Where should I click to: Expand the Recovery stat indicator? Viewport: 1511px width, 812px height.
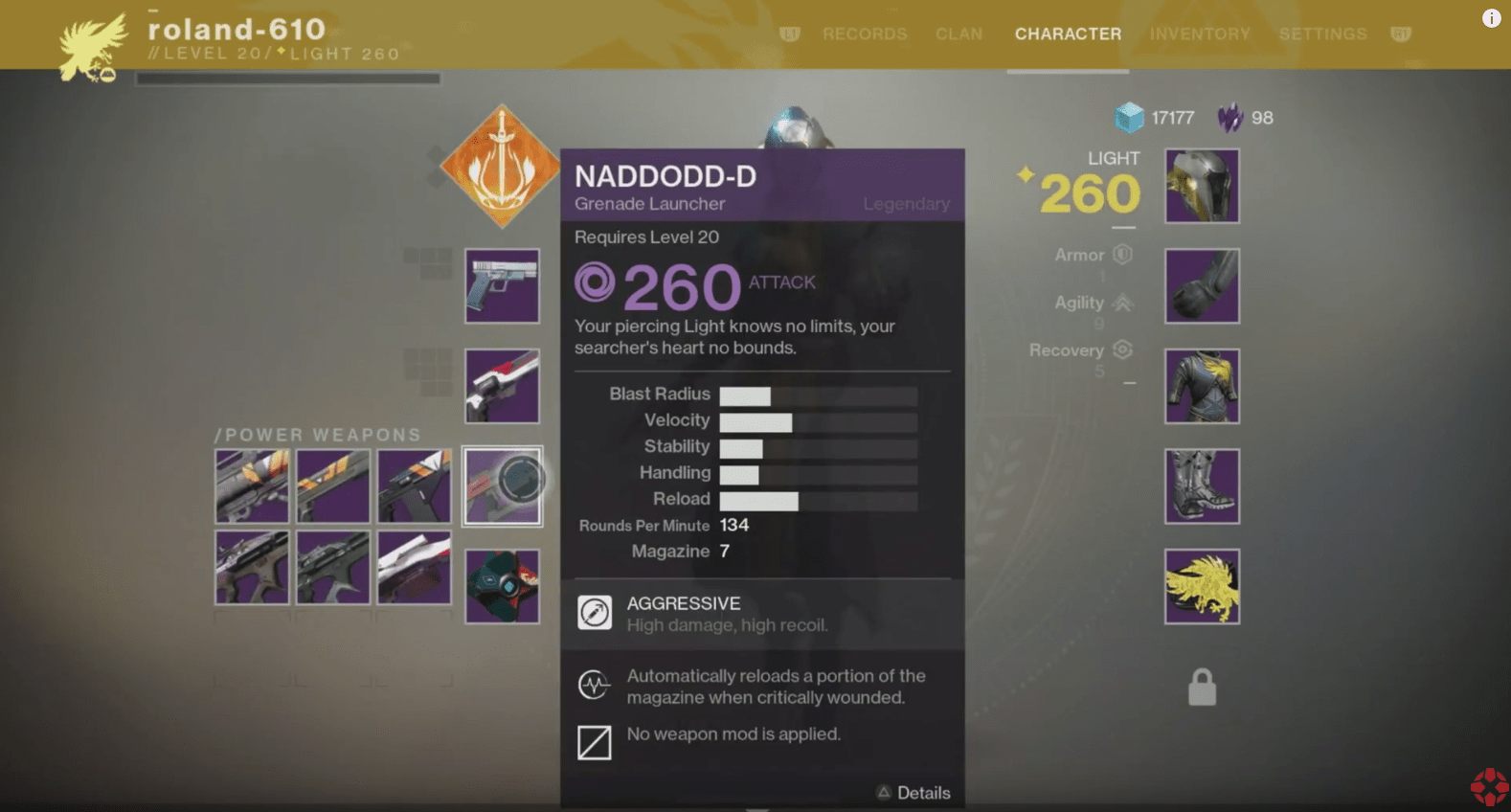(1121, 350)
